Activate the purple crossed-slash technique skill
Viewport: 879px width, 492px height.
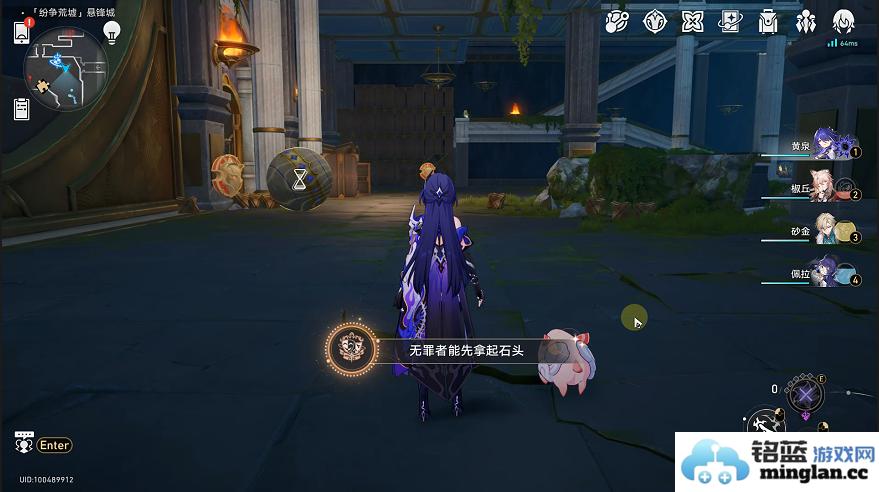805,394
